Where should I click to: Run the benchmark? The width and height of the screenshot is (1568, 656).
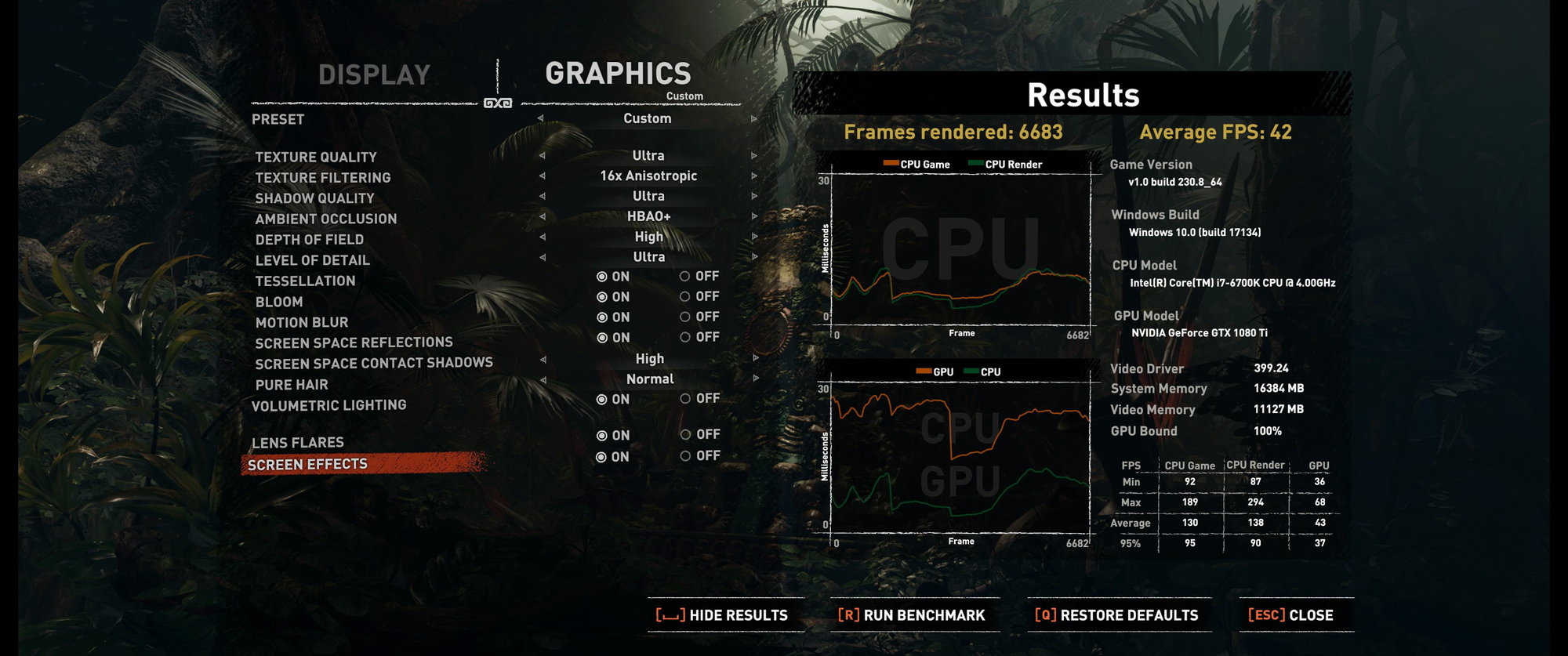tap(911, 615)
